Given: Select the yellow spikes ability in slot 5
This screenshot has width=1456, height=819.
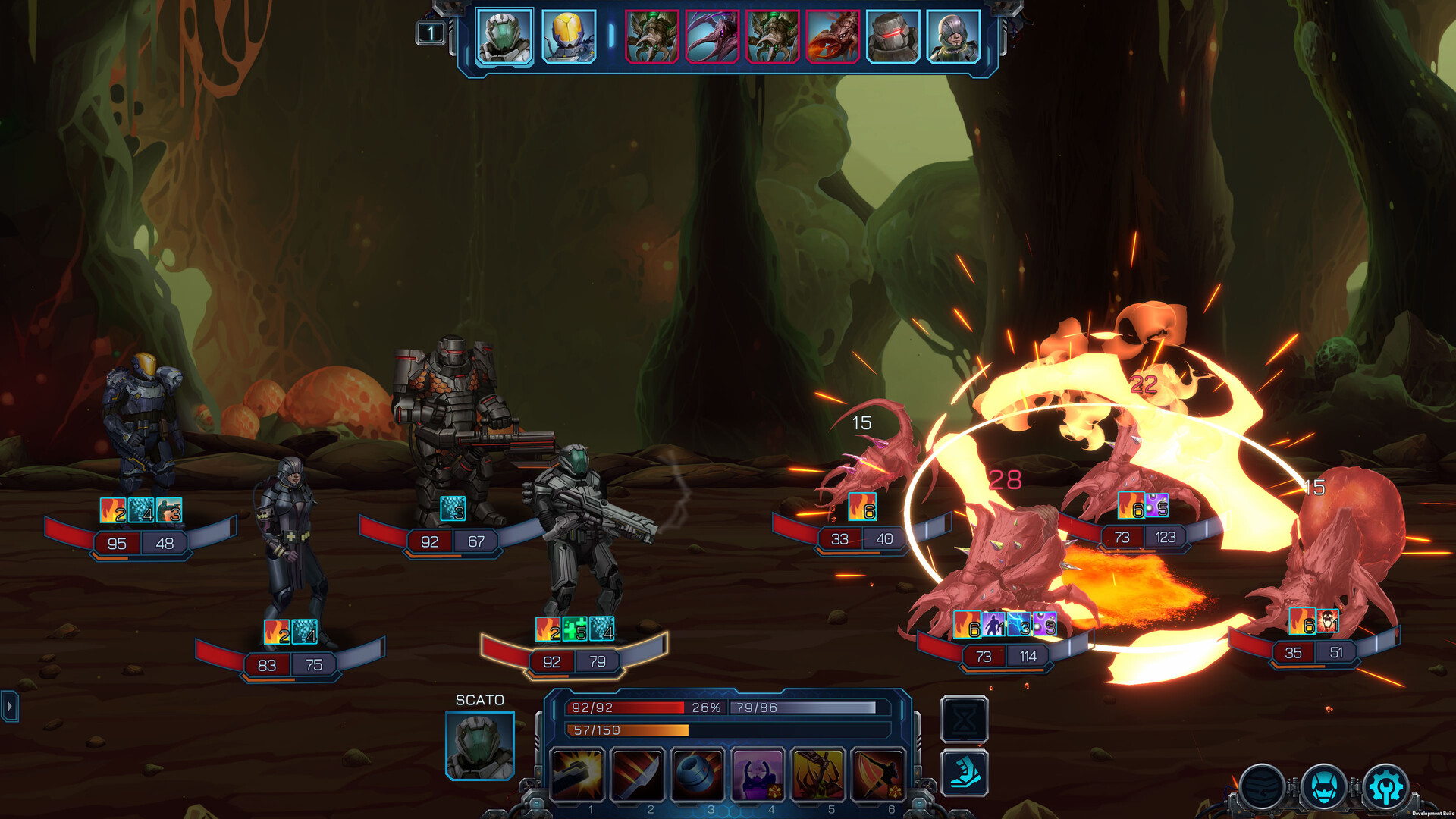Looking at the screenshot, I should 818,774.
